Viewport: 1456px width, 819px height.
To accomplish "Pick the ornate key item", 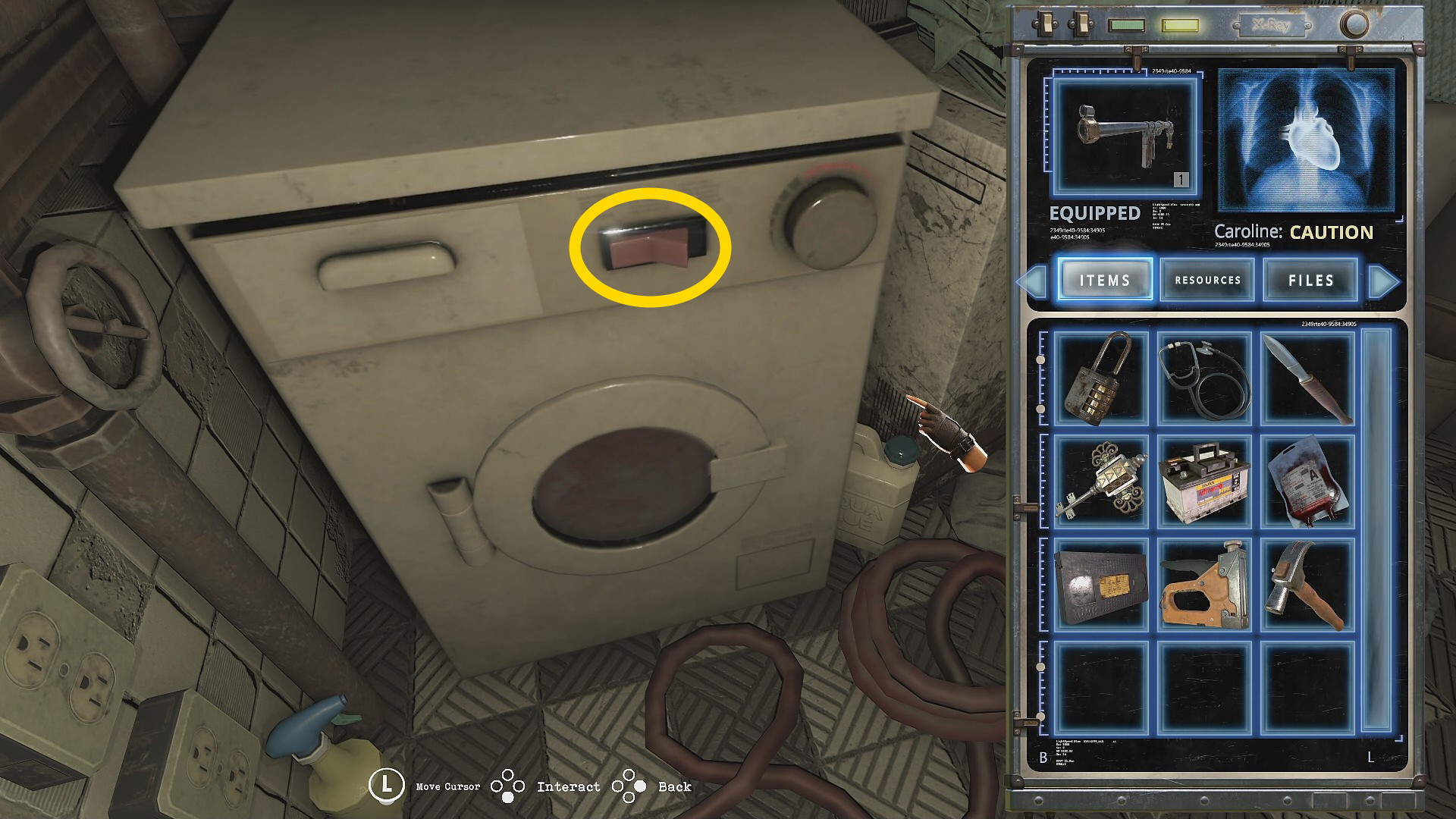I will coord(1101,481).
